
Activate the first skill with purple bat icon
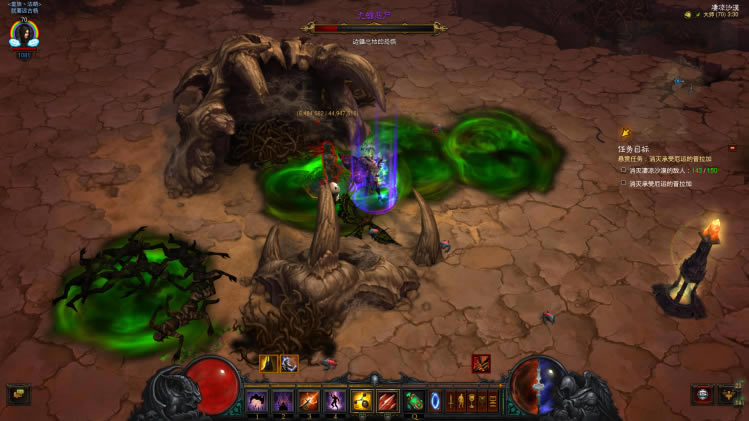(x=257, y=401)
